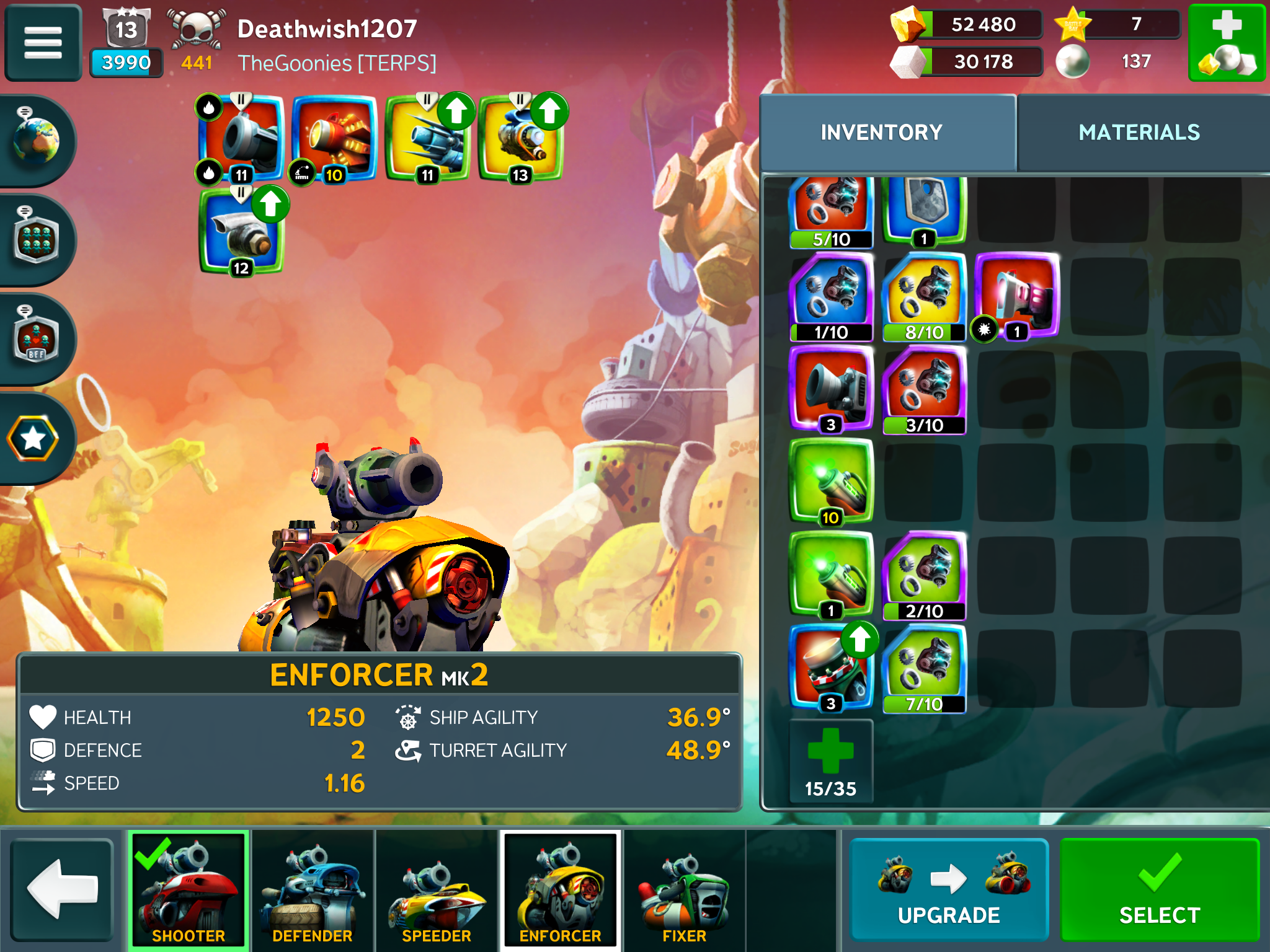1270x952 pixels.
Task: Confirm ship with the Select button
Action: 1159,889
